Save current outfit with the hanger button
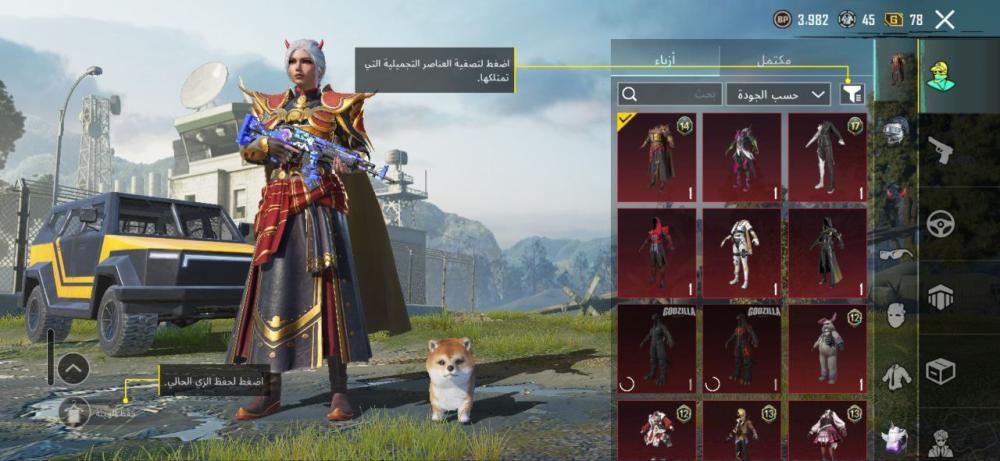The height and width of the screenshot is (461, 1000). click(74, 410)
